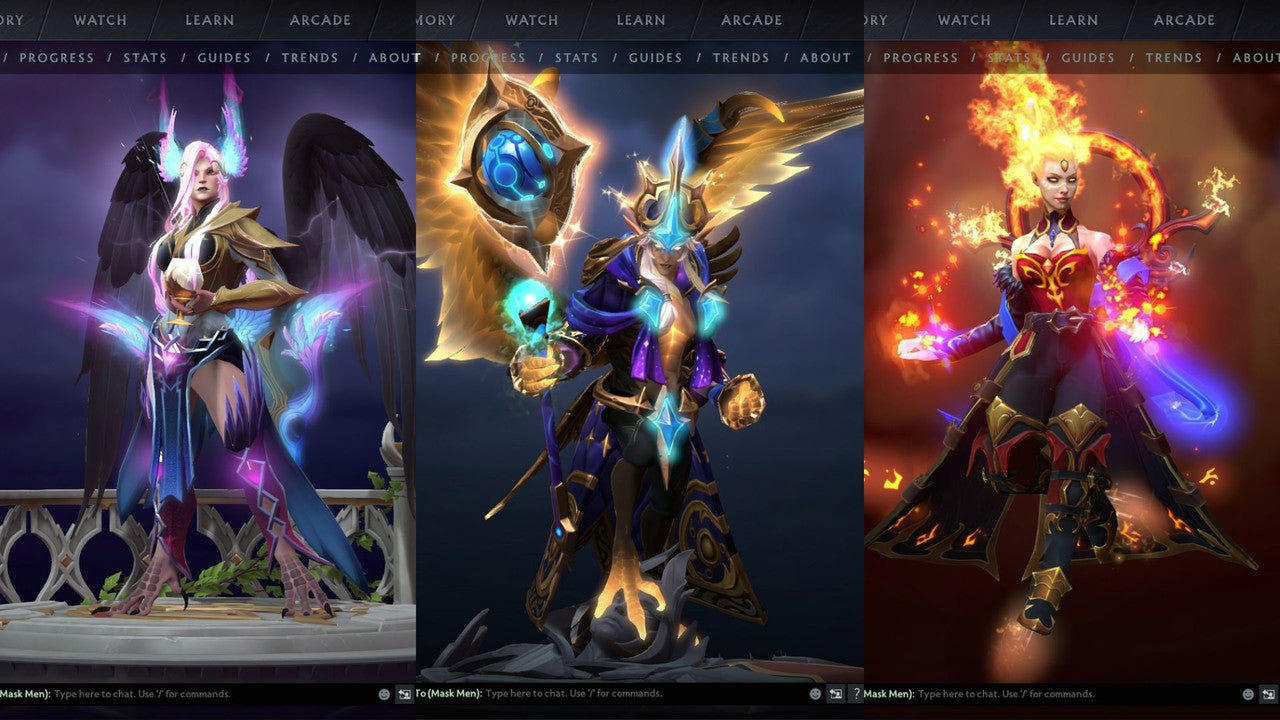Switch to the STATS tab
Viewport: 1280px width, 720px height.
(146, 57)
